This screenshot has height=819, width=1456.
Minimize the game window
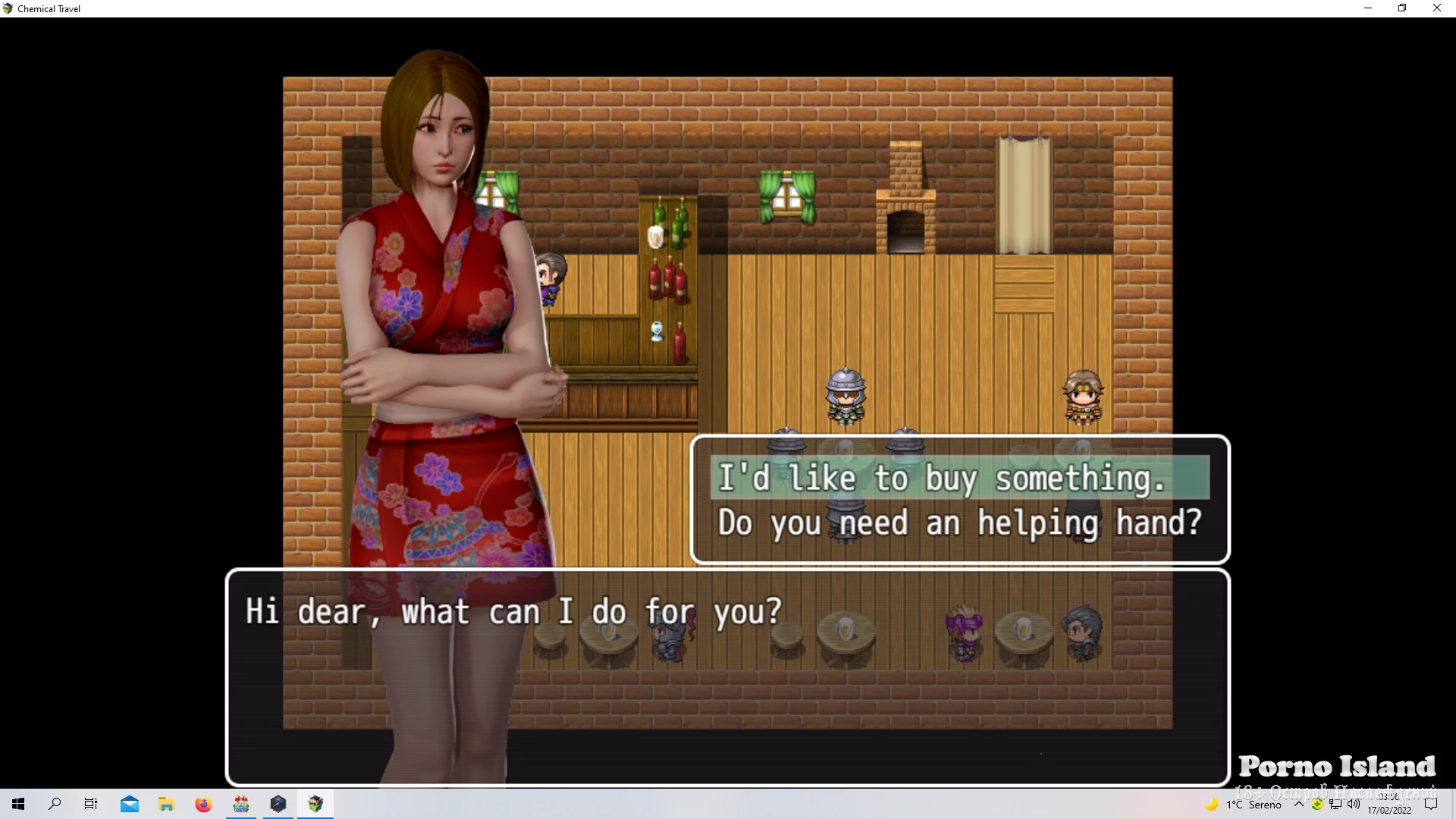(1368, 8)
